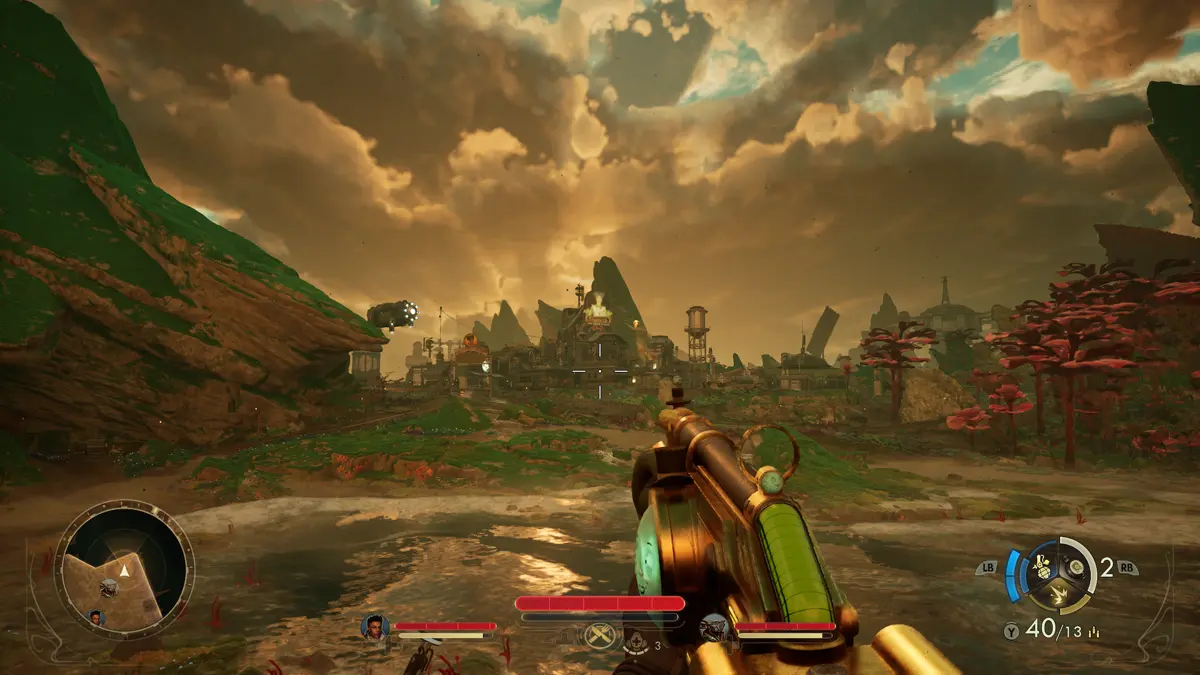
Task: Click the human companion portrait
Action: pyautogui.click(x=375, y=627)
